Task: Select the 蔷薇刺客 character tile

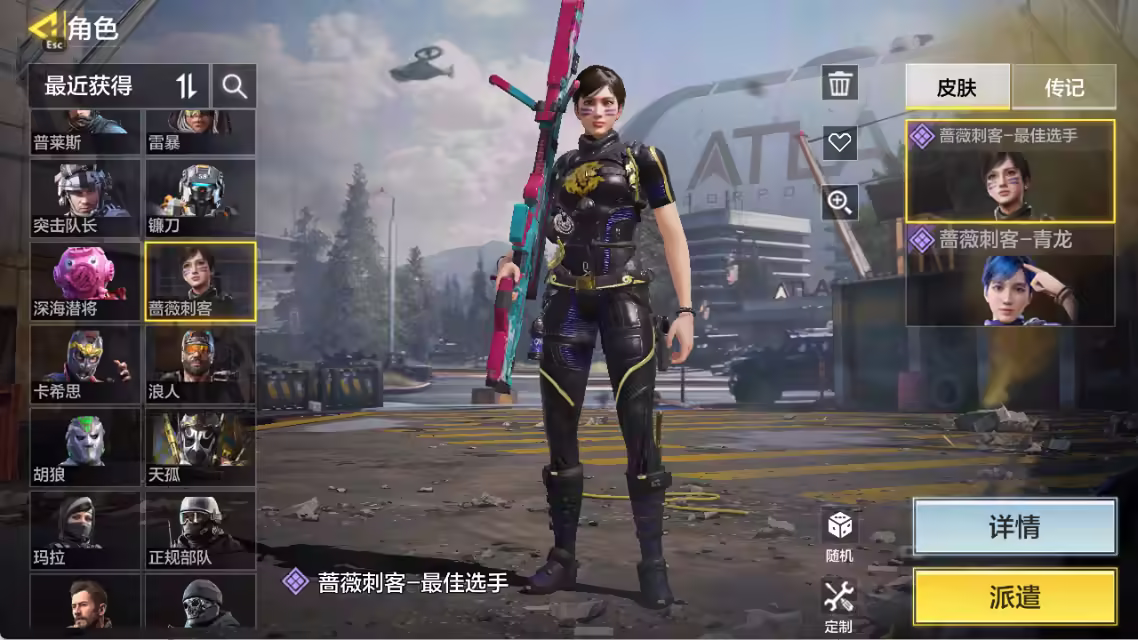Action: pos(200,281)
